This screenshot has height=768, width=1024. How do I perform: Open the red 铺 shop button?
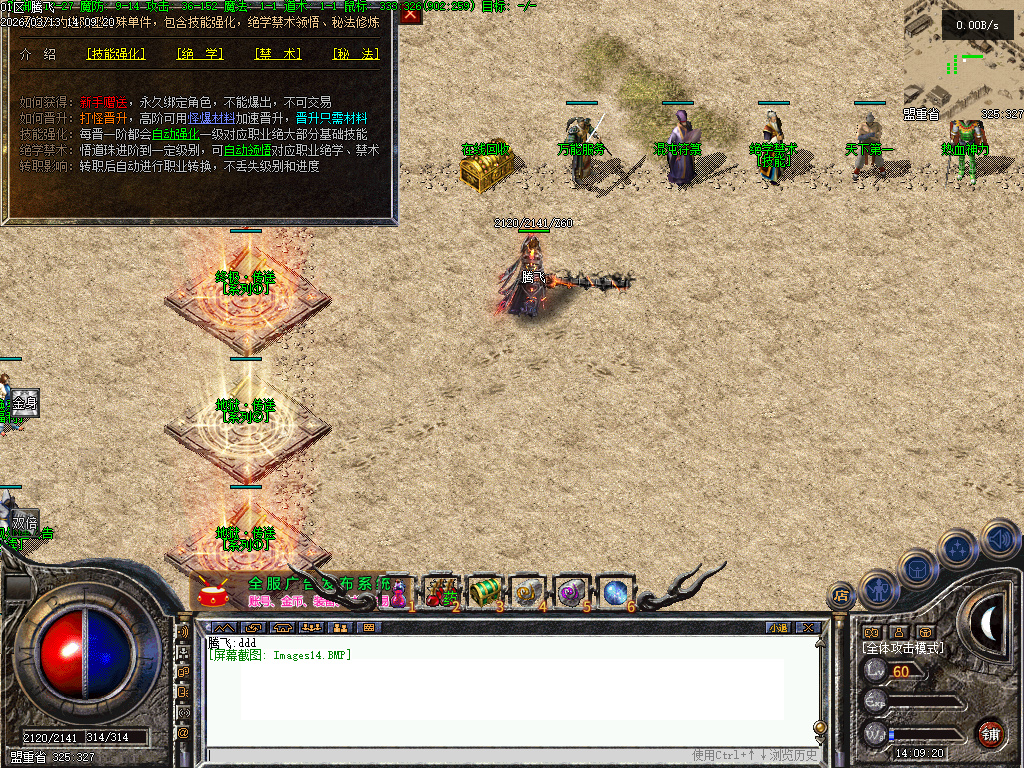click(990, 734)
